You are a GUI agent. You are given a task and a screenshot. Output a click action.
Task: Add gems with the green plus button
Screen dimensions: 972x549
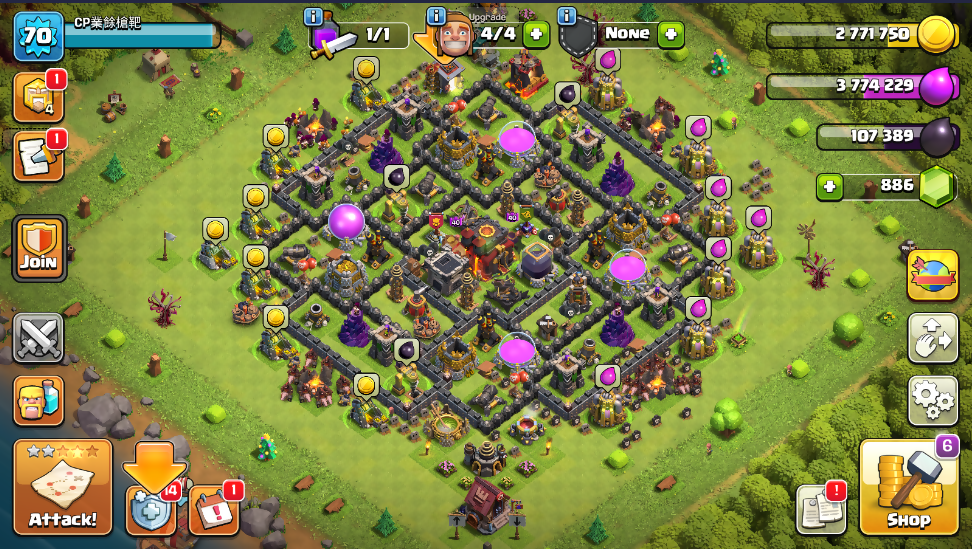828,186
